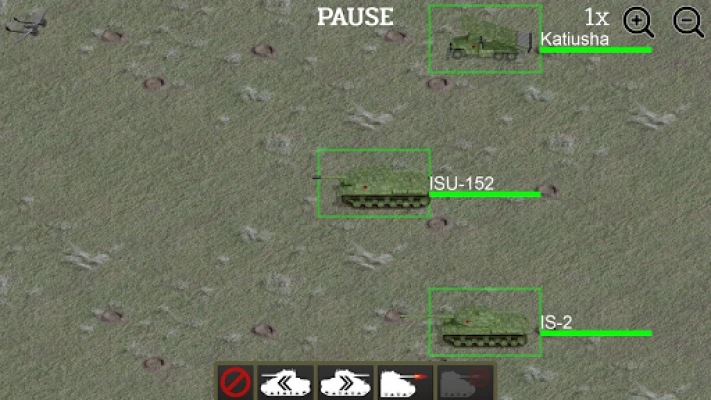Image resolution: width=711 pixels, height=400 pixels.
Task: Zoom out with the magnifier minus icon
Action: [688, 21]
